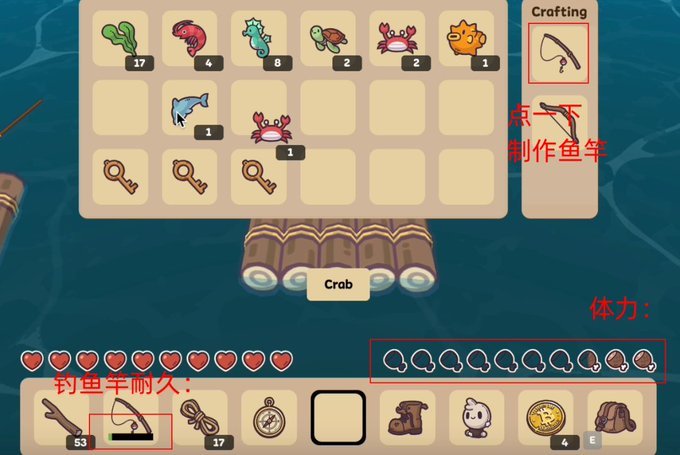Choose the green turtle inventory slot
This screenshot has width=680, height=455.
326,40
